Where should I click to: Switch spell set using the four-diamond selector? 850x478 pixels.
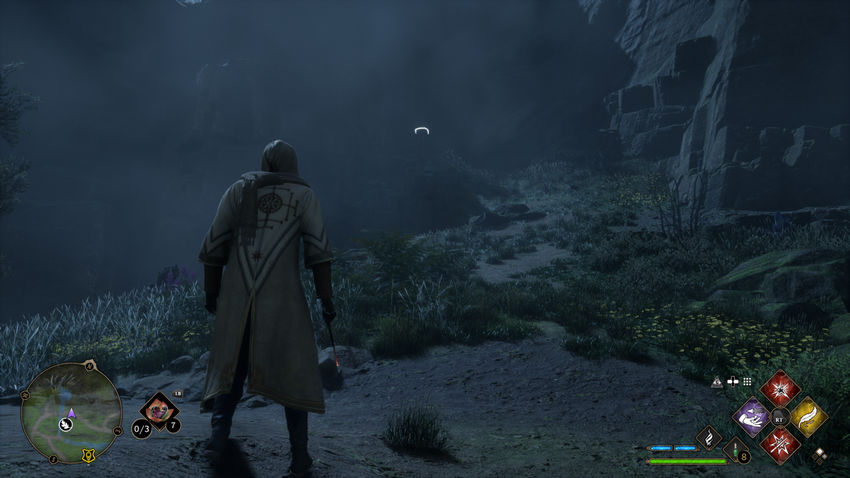(820, 455)
